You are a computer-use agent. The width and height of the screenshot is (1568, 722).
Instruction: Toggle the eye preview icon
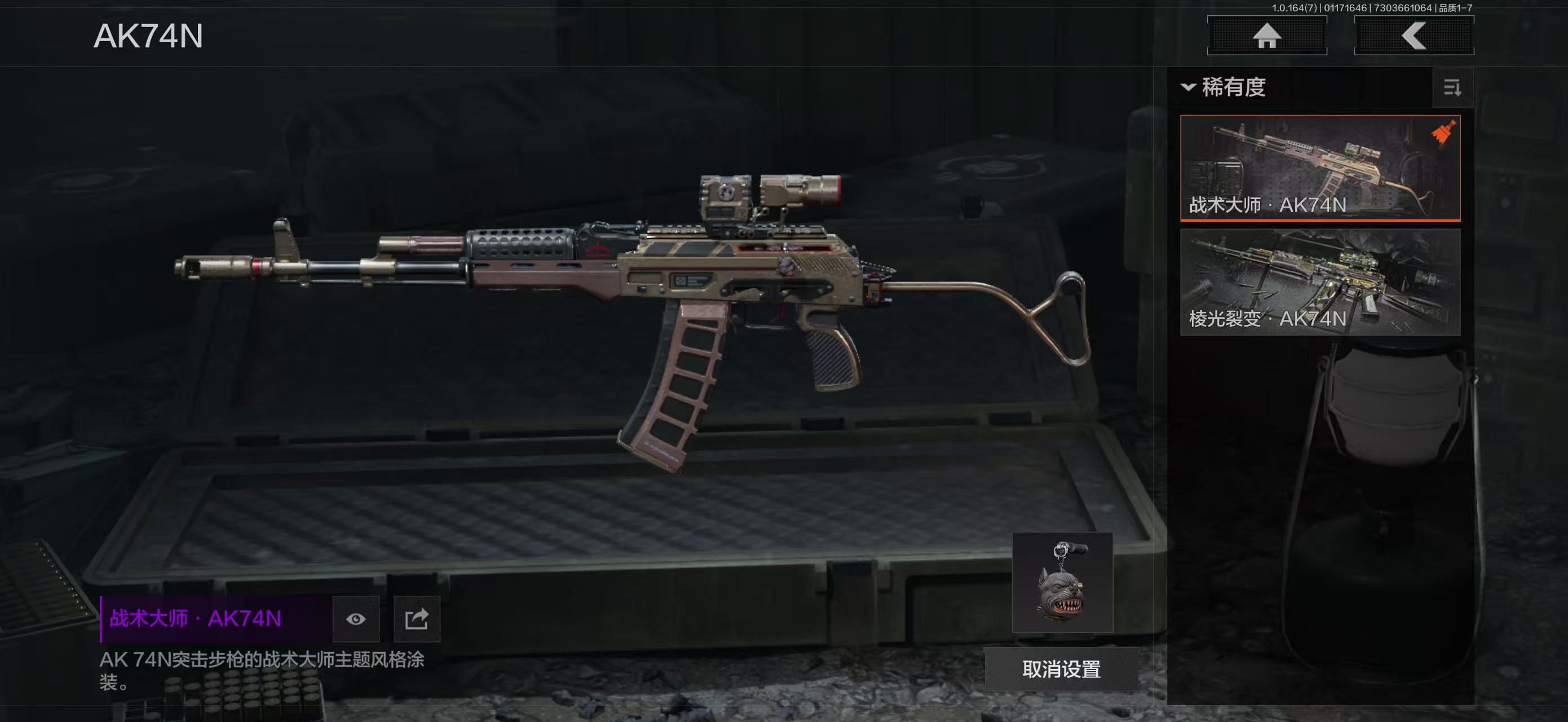point(356,619)
